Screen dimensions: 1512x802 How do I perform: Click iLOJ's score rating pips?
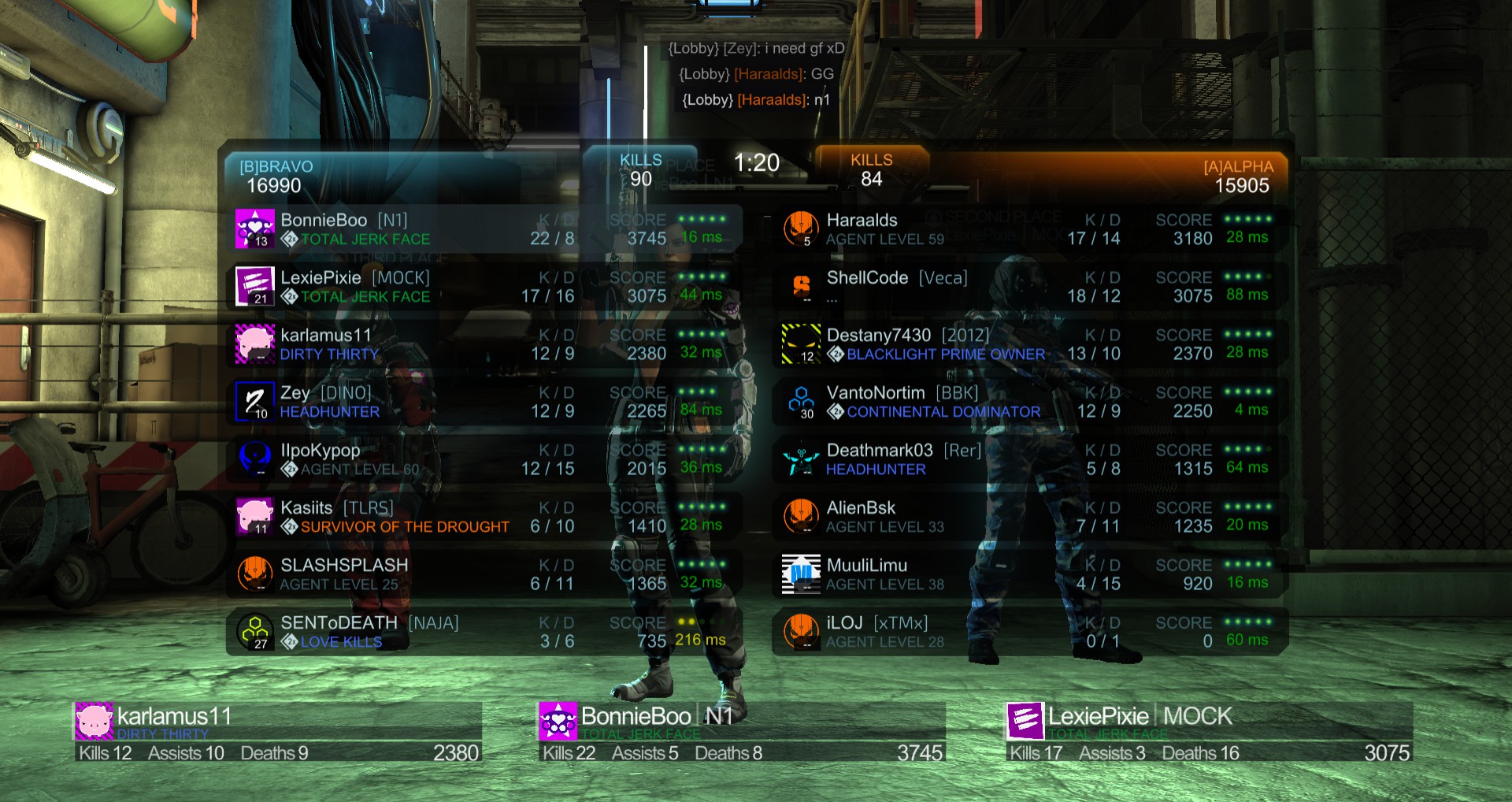pos(1247,622)
